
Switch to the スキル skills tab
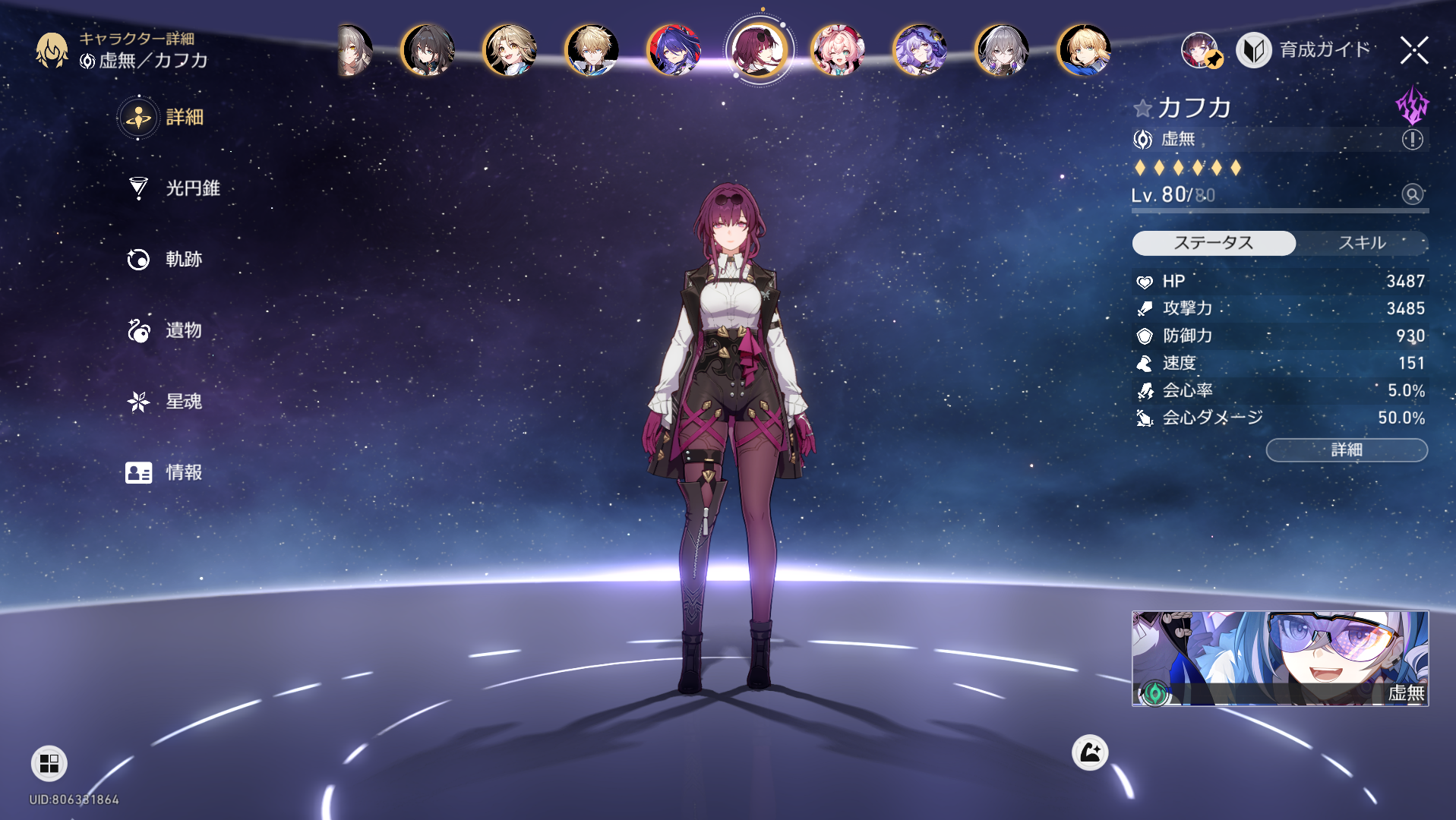pos(1361,243)
